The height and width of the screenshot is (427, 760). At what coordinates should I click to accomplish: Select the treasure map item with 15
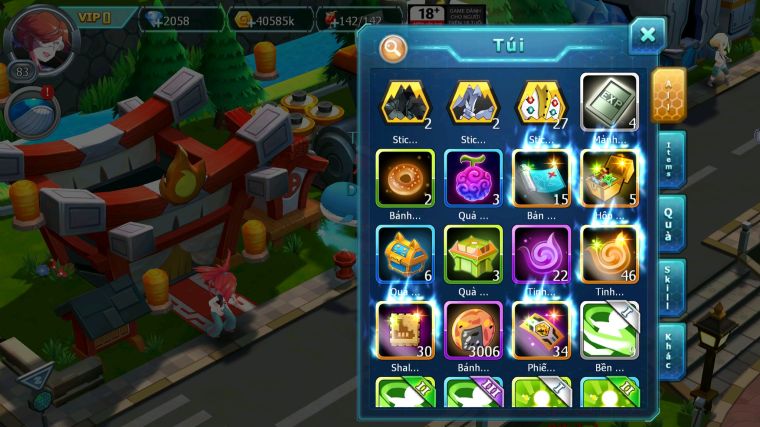(x=541, y=178)
